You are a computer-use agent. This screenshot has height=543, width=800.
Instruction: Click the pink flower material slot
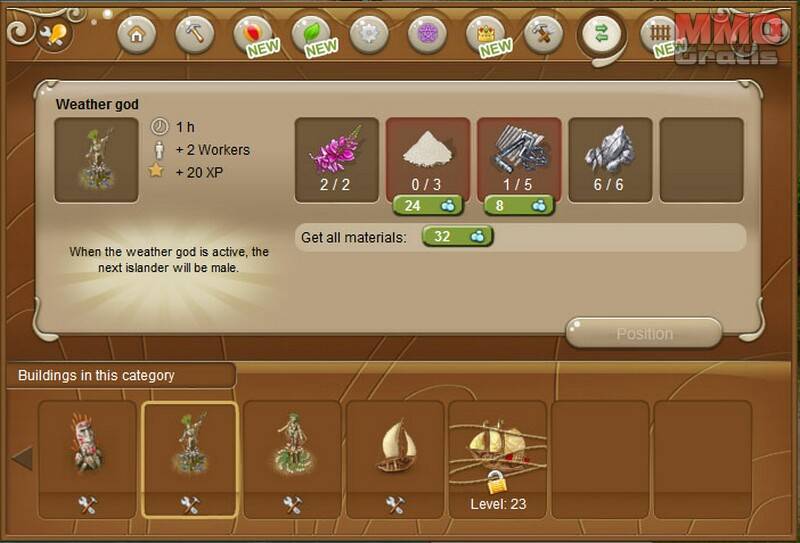[x=336, y=160]
